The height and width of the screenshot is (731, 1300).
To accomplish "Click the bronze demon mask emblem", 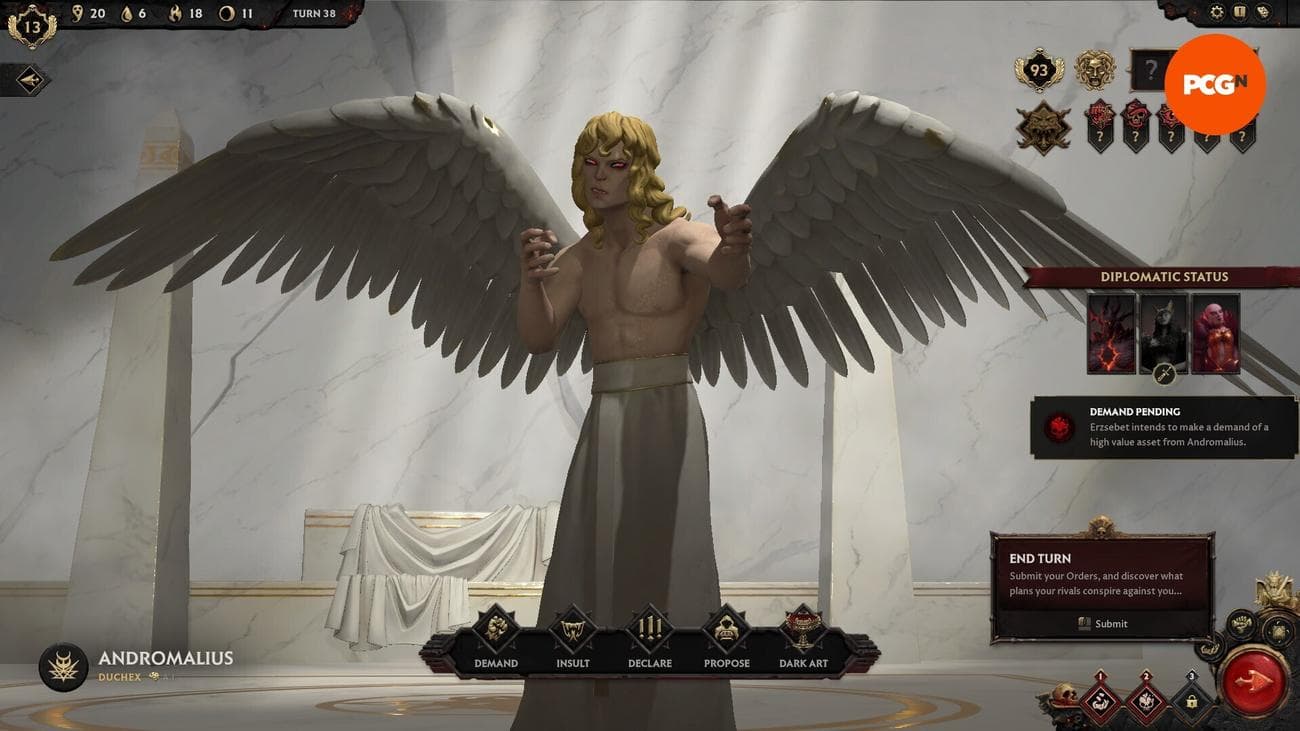I will [1043, 127].
